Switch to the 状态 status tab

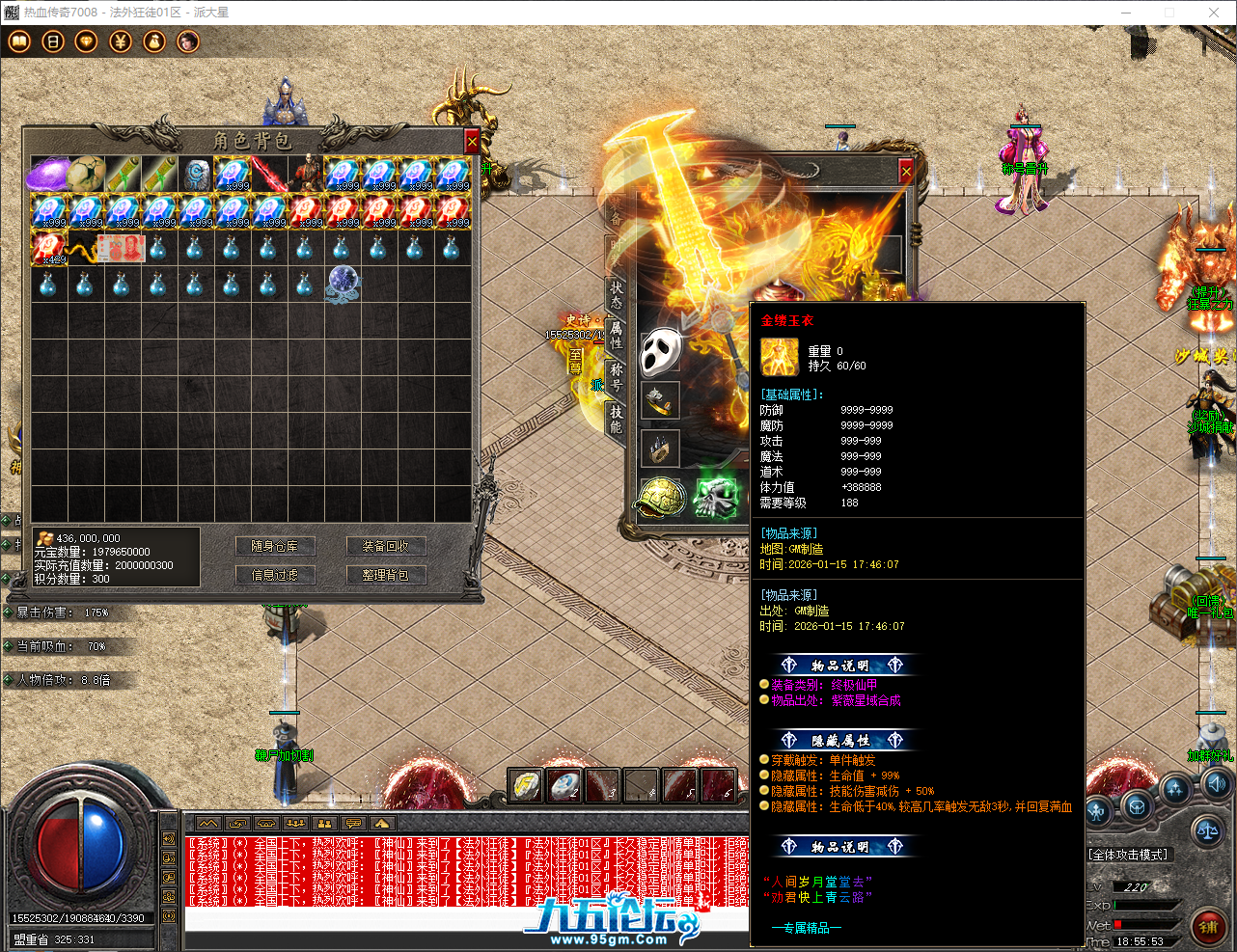click(x=616, y=294)
